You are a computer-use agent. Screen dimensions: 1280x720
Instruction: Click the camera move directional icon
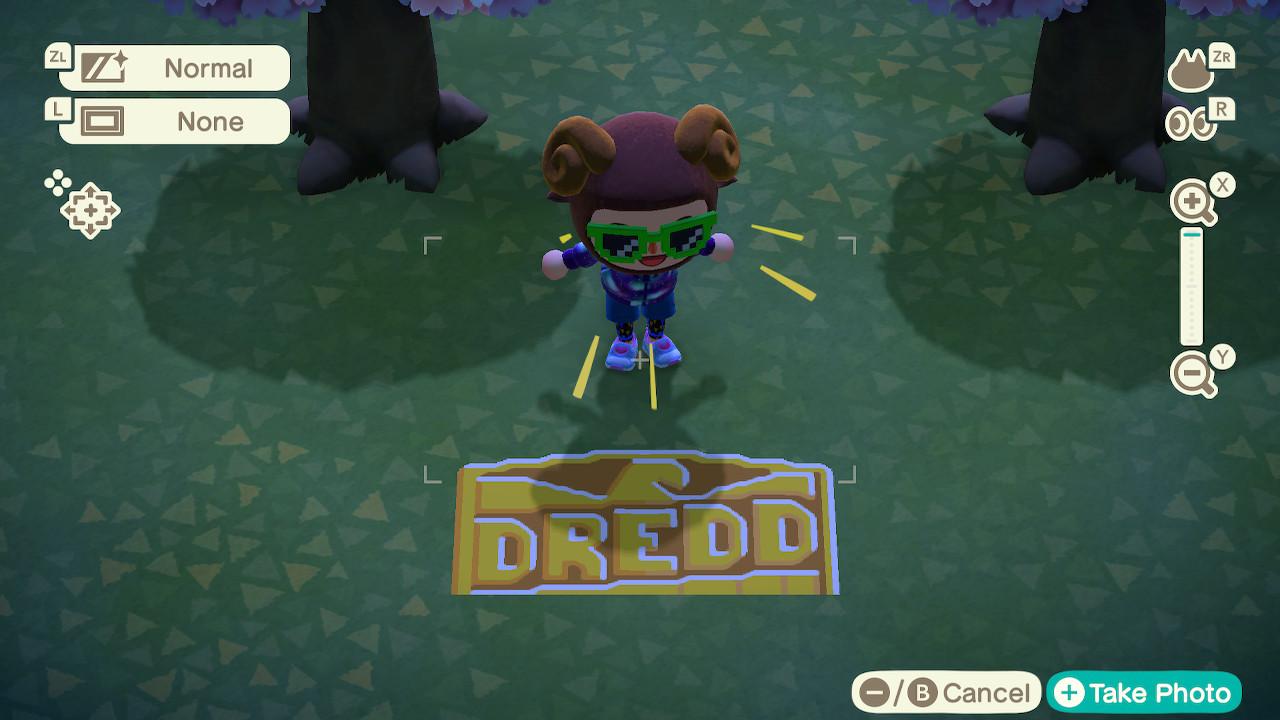pos(88,209)
